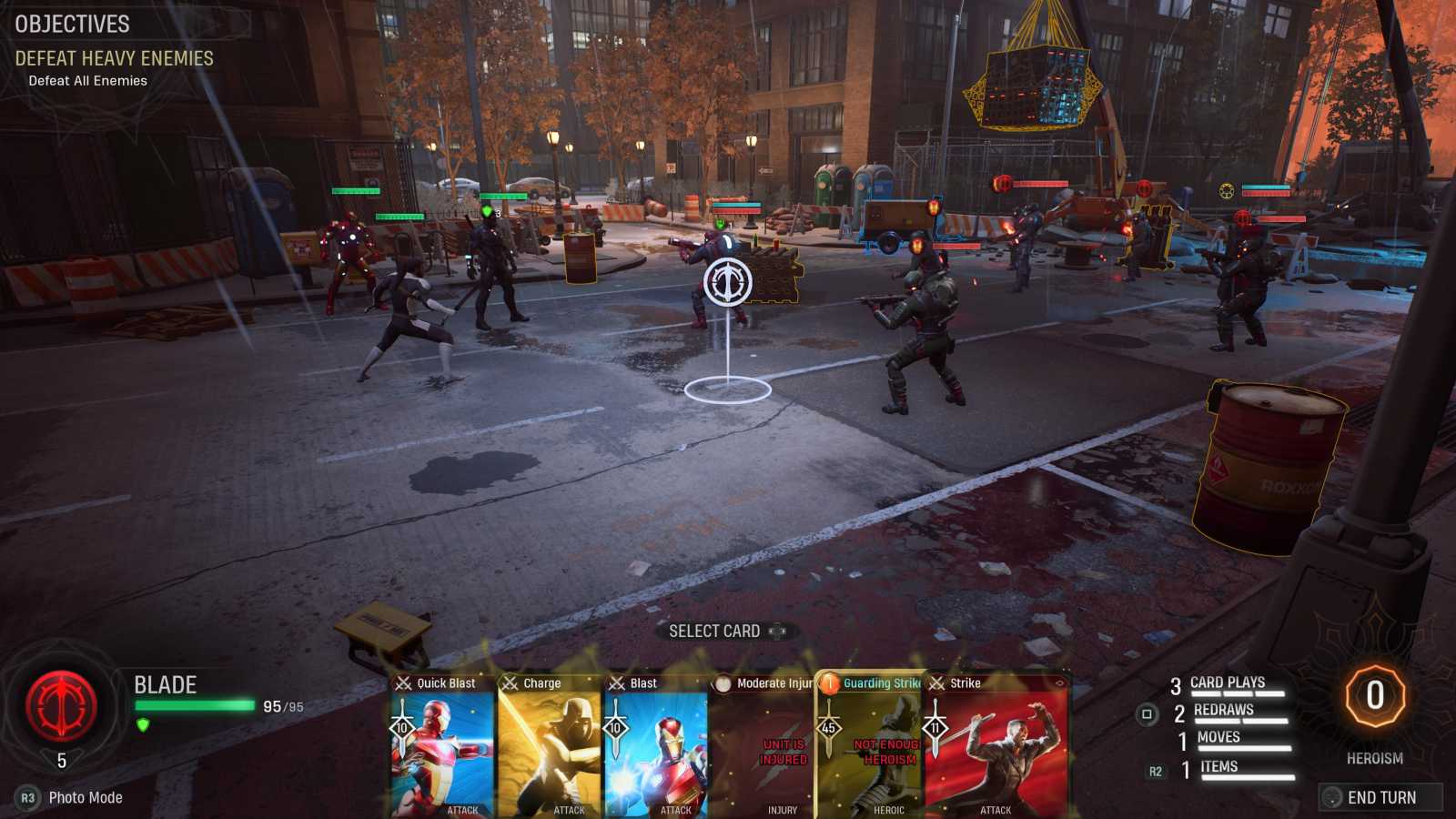Image resolution: width=1456 pixels, height=819 pixels.
Task: Open the Defeat Heavy Enemies objective
Action: (114, 58)
